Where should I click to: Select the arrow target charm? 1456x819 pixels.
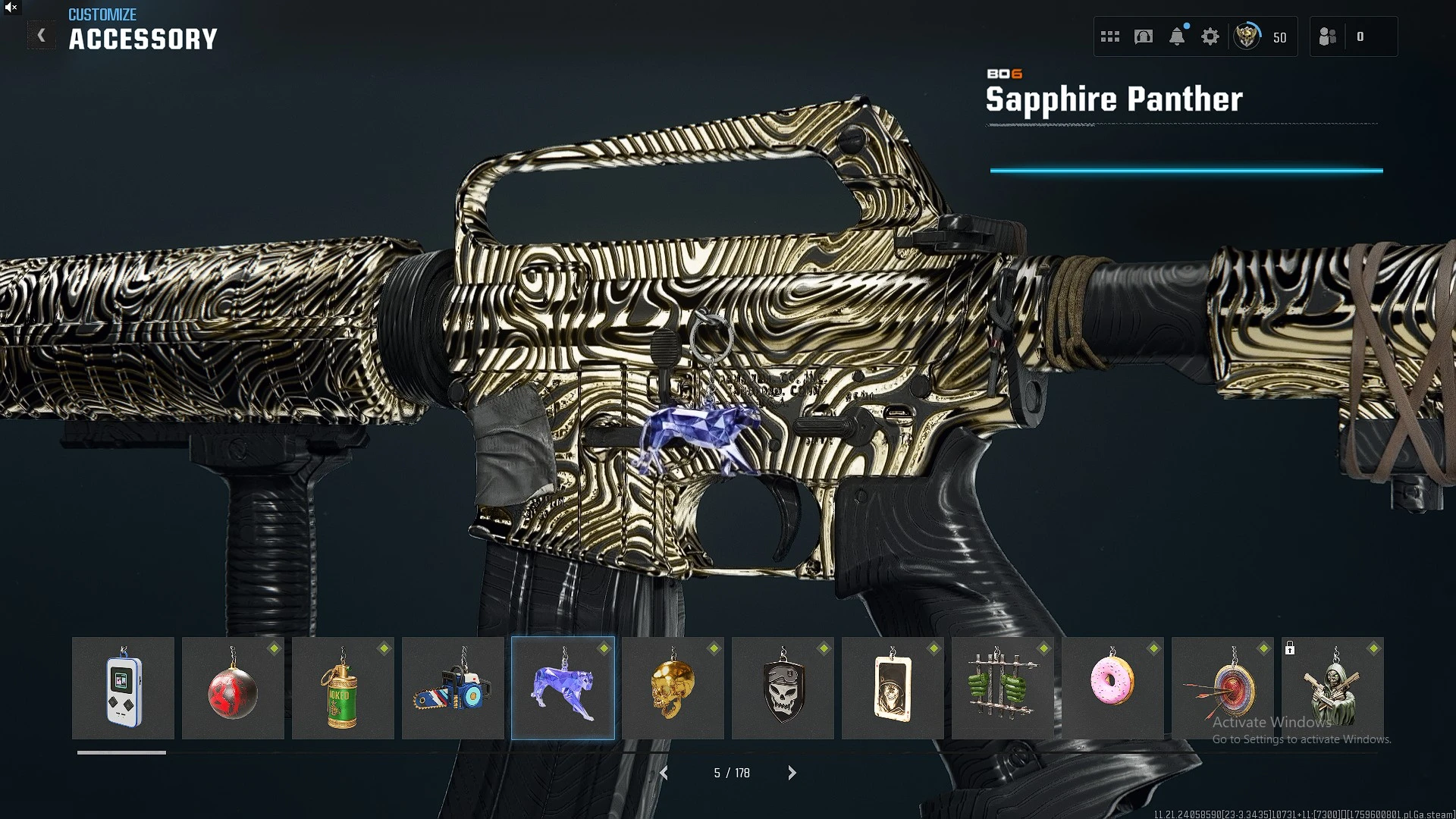point(1222,688)
